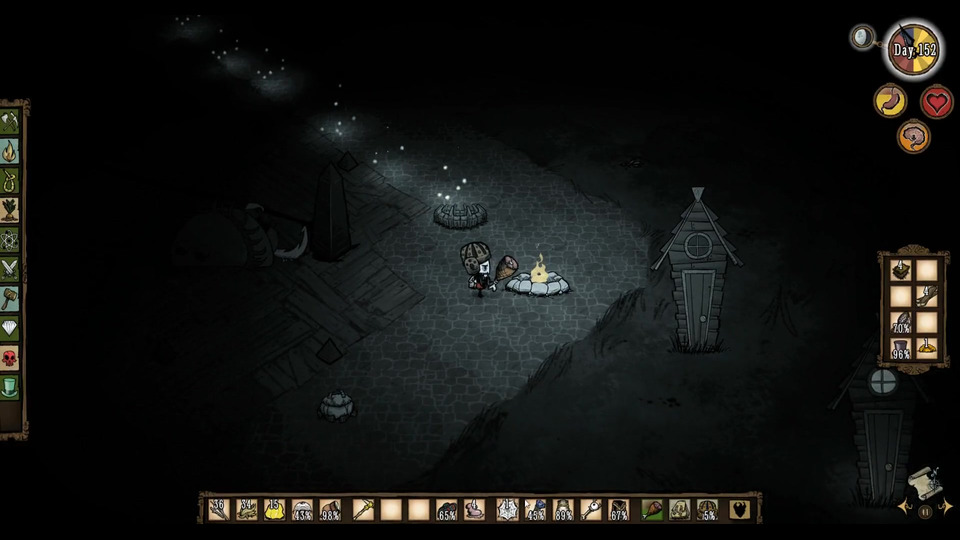
Task: Select the meat drumstick in equipped hand slot
Action: click(652, 510)
